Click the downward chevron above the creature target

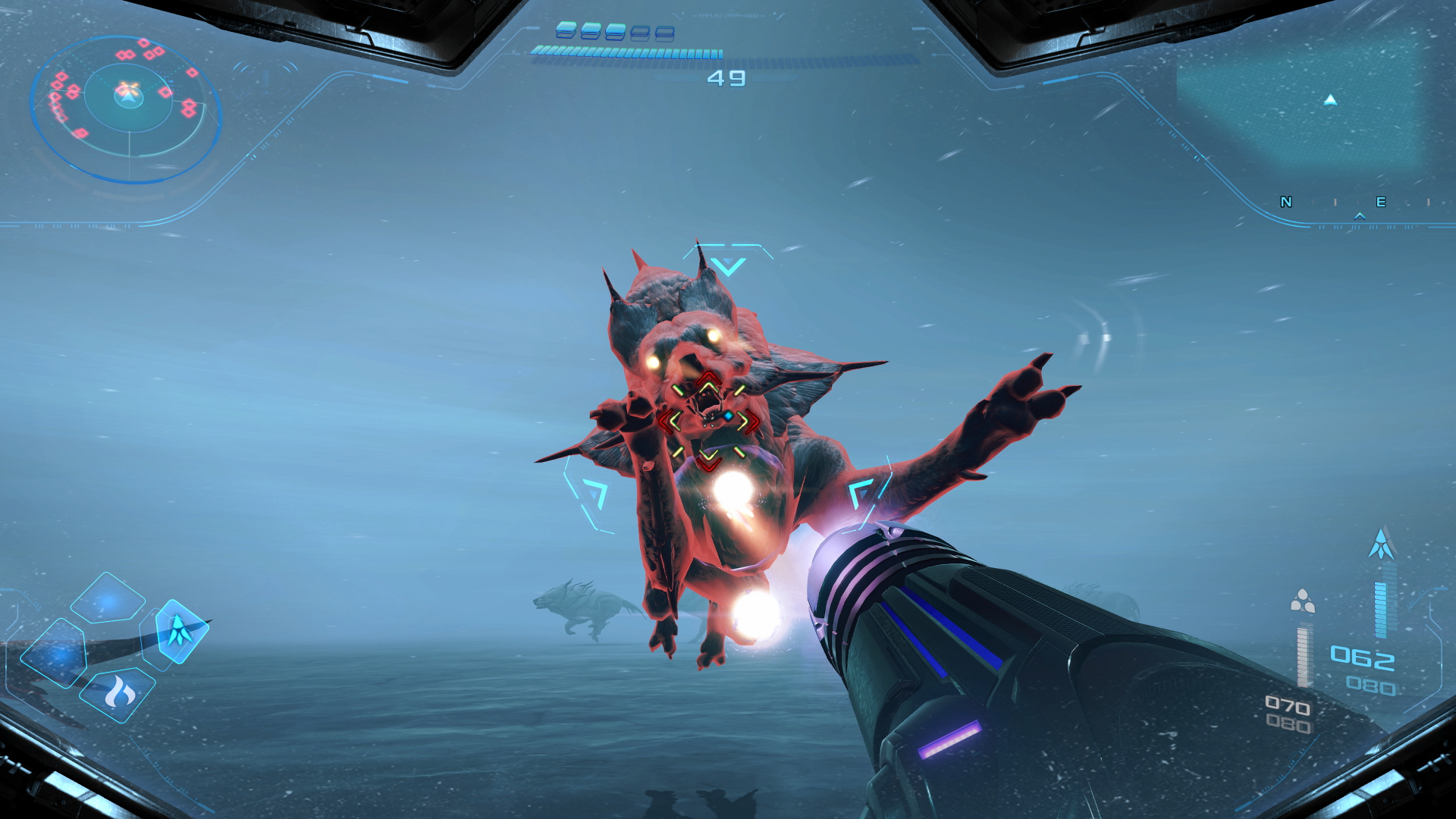point(728,265)
